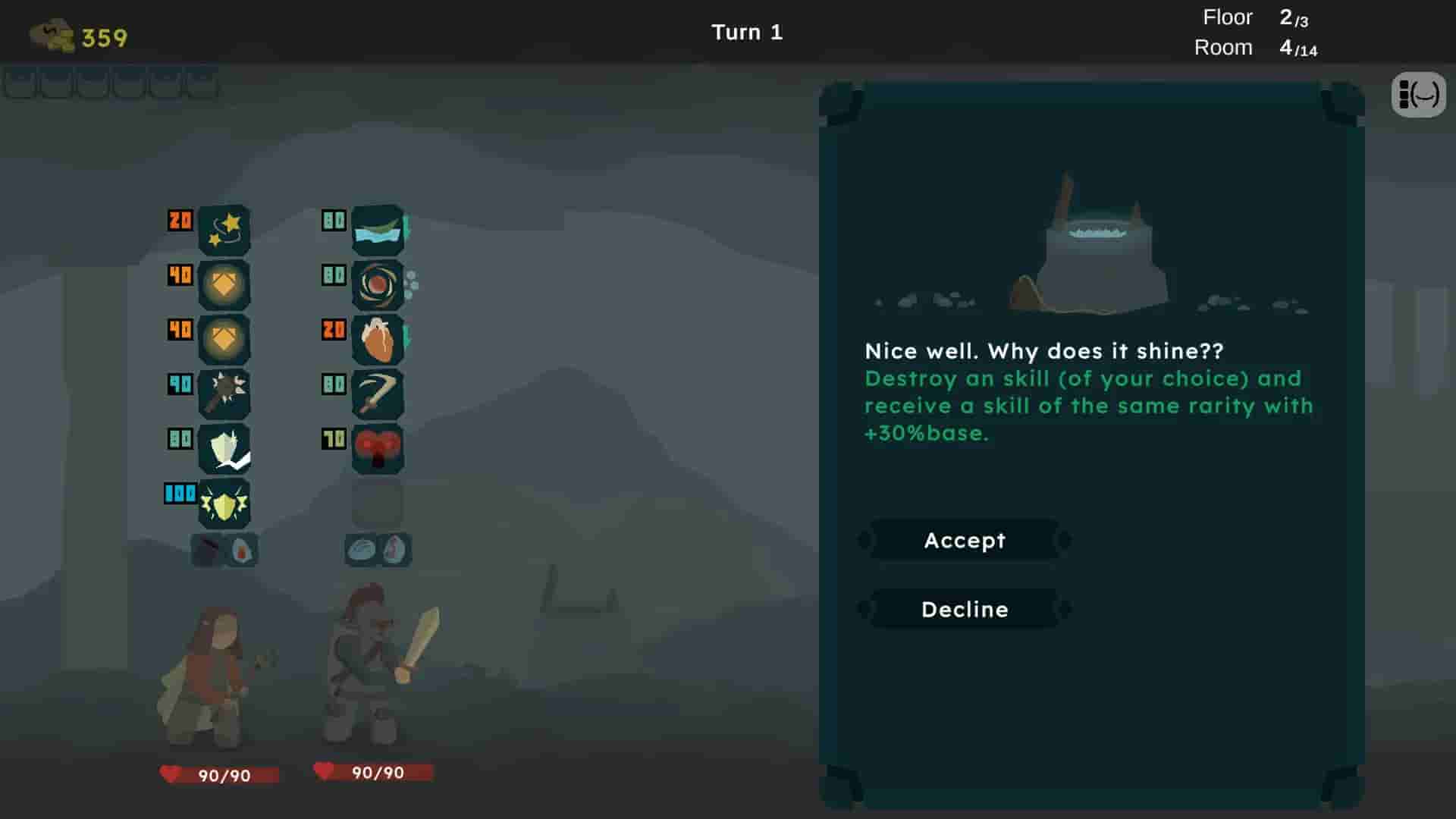This screenshot has width=1456, height=819.
Task: Toggle the orange gem slot under left hero
Action: [x=240, y=550]
